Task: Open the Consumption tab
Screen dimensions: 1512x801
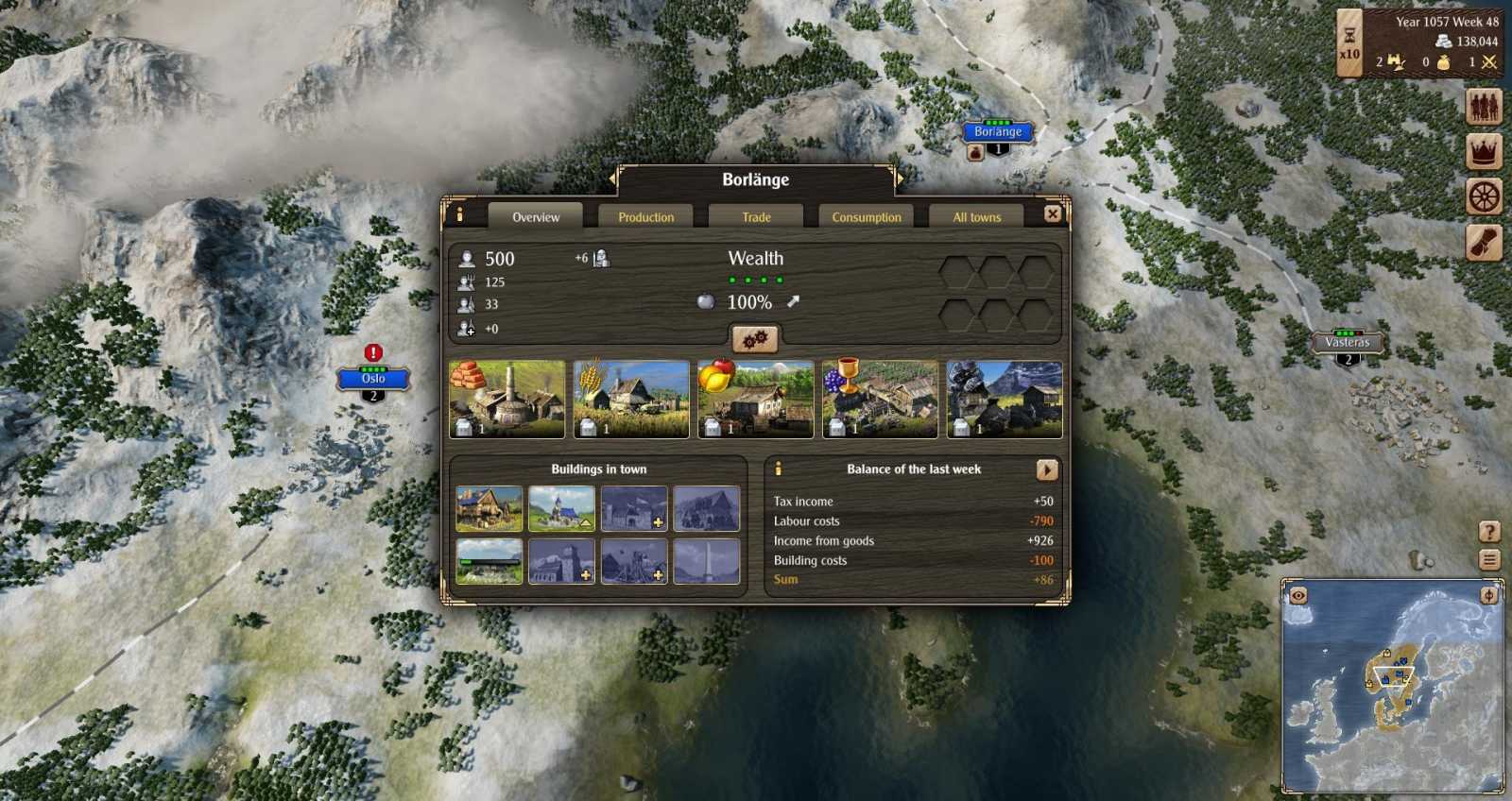Action: pos(866,216)
